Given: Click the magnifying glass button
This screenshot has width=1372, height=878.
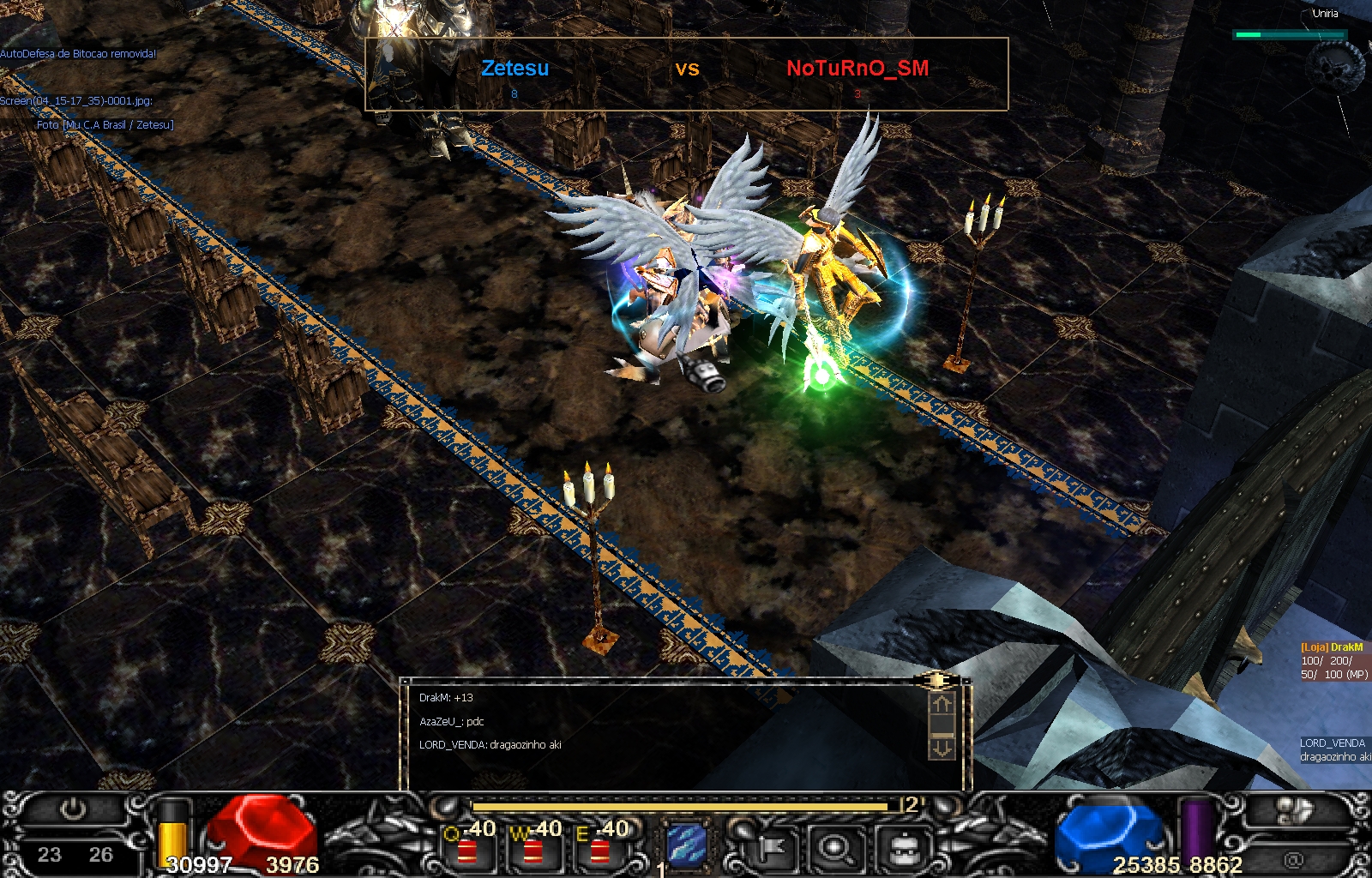Looking at the screenshot, I should tap(835, 849).
